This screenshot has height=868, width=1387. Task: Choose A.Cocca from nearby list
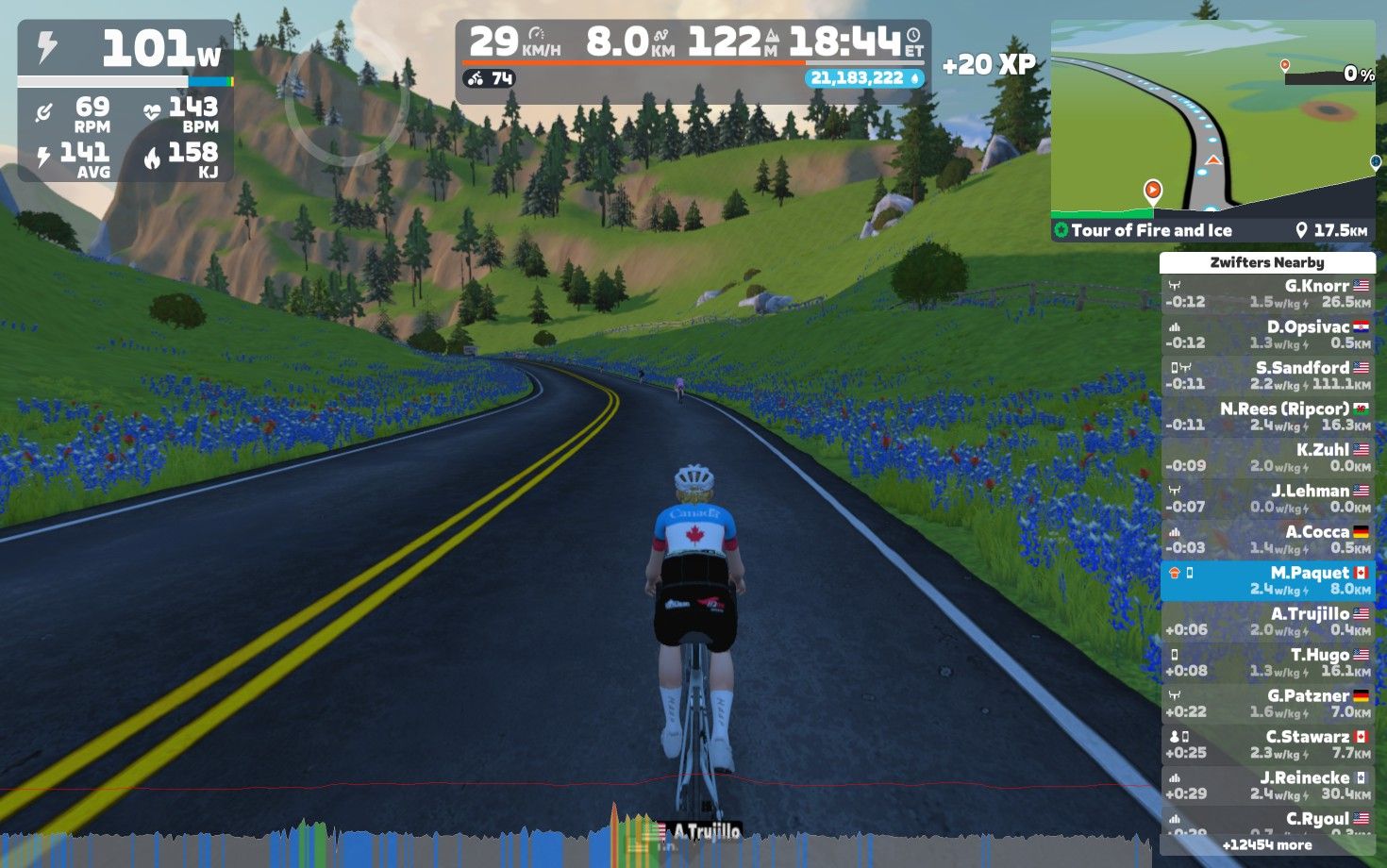[1267, 540]
